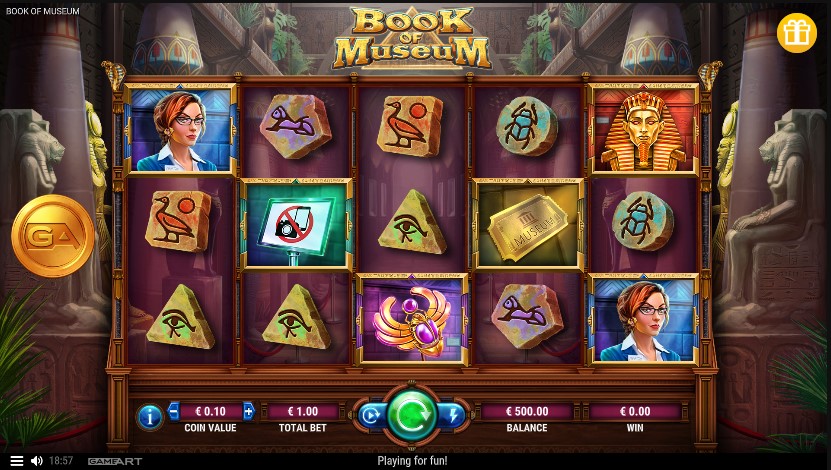Open the paytable info button

pos(149,417)
